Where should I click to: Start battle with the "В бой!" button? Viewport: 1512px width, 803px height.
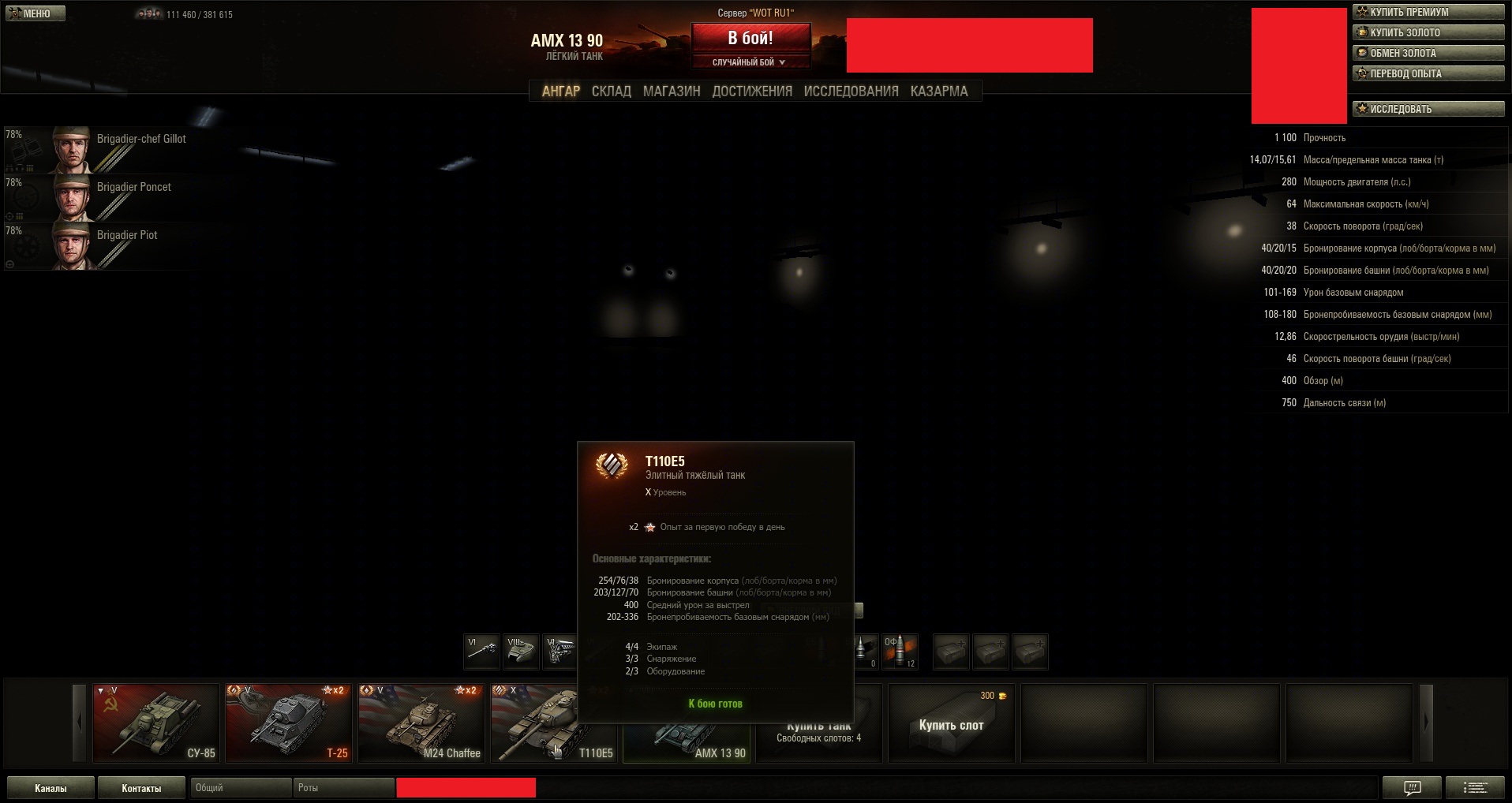(x=750, y=38)
